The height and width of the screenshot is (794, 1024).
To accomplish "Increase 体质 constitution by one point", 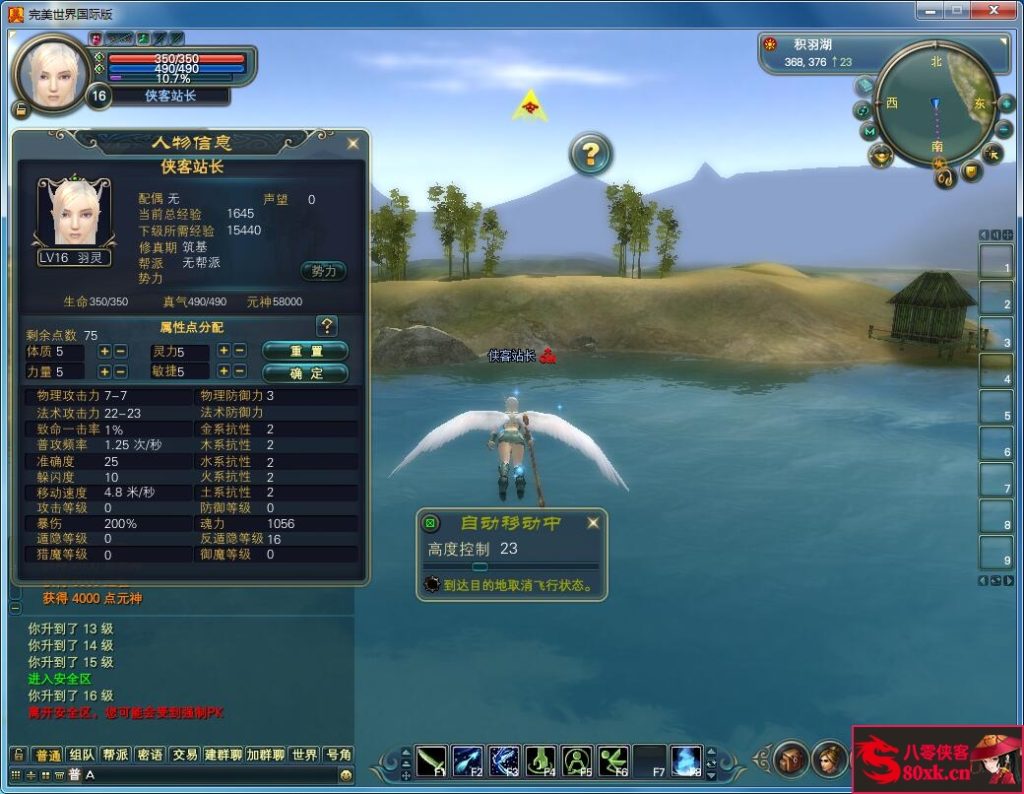I will pos(104,352).
